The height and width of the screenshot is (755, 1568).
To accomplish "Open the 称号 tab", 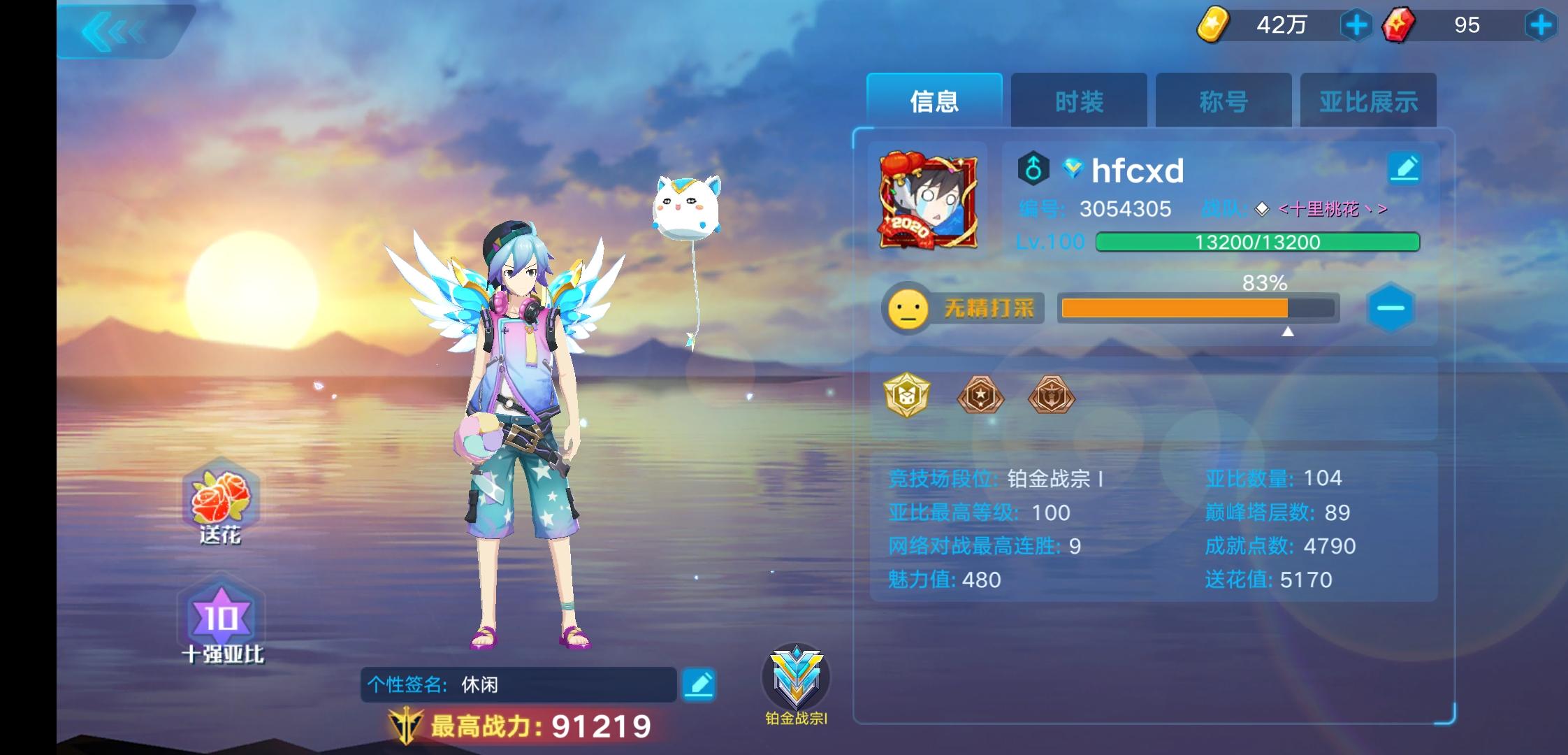I will click(1223, 100).
